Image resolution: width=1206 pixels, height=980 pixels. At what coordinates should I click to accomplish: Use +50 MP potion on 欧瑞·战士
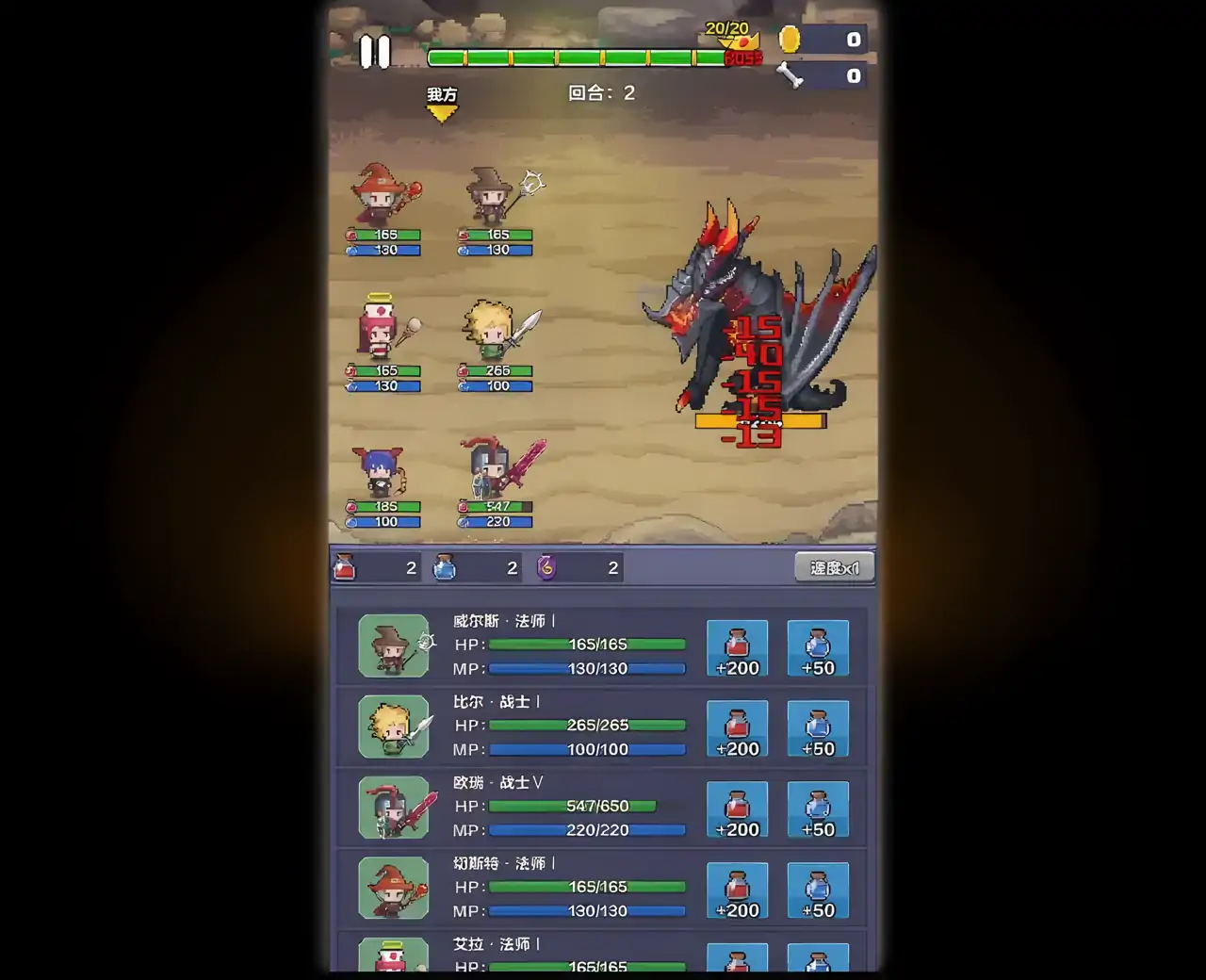(818, 809)
